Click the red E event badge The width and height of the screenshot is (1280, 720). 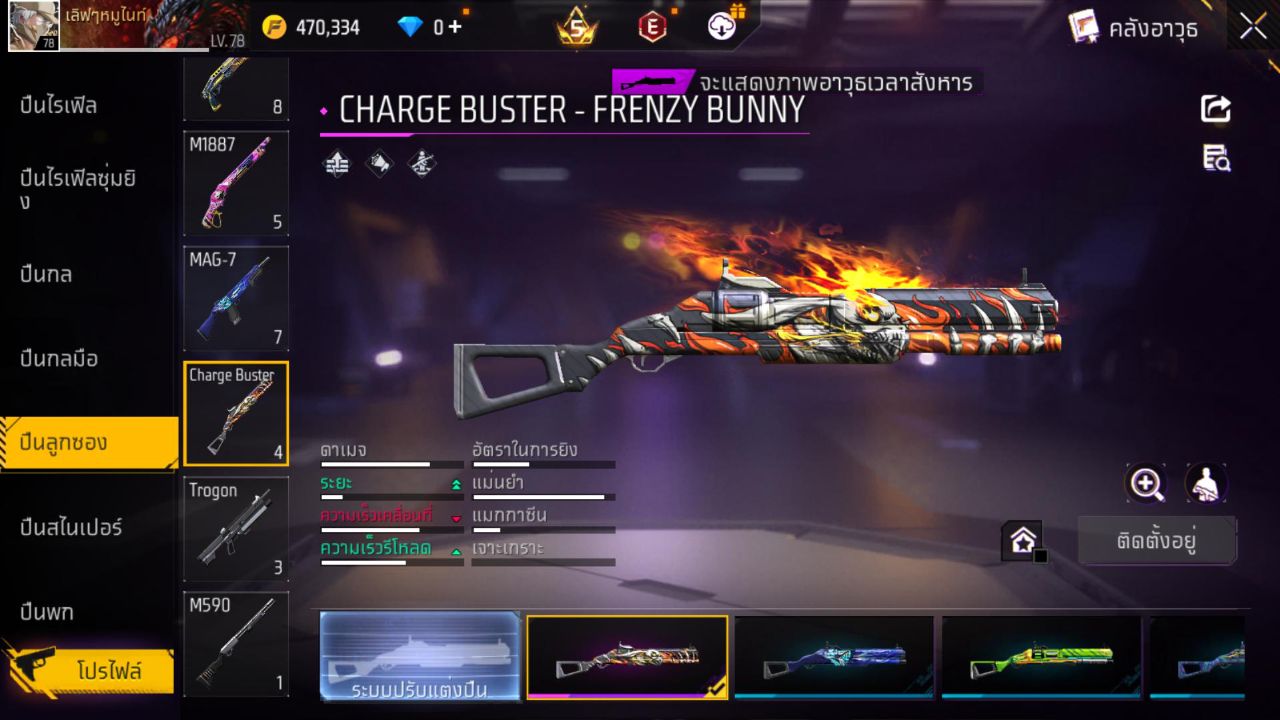click(x=653, y=27)
